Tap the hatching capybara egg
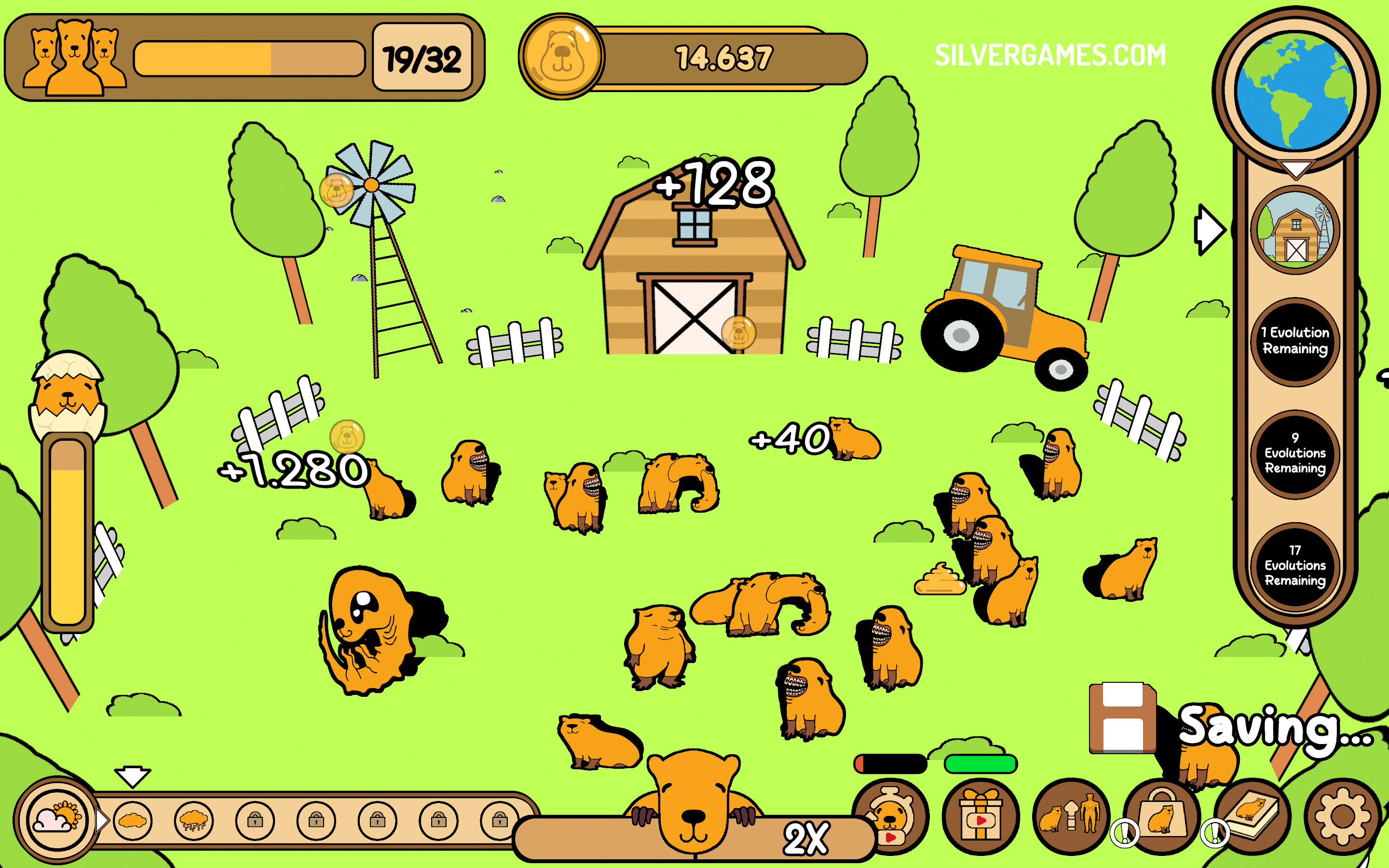Image resolution: width=1389 pixels, height=868 pixels. click(68, 395)
